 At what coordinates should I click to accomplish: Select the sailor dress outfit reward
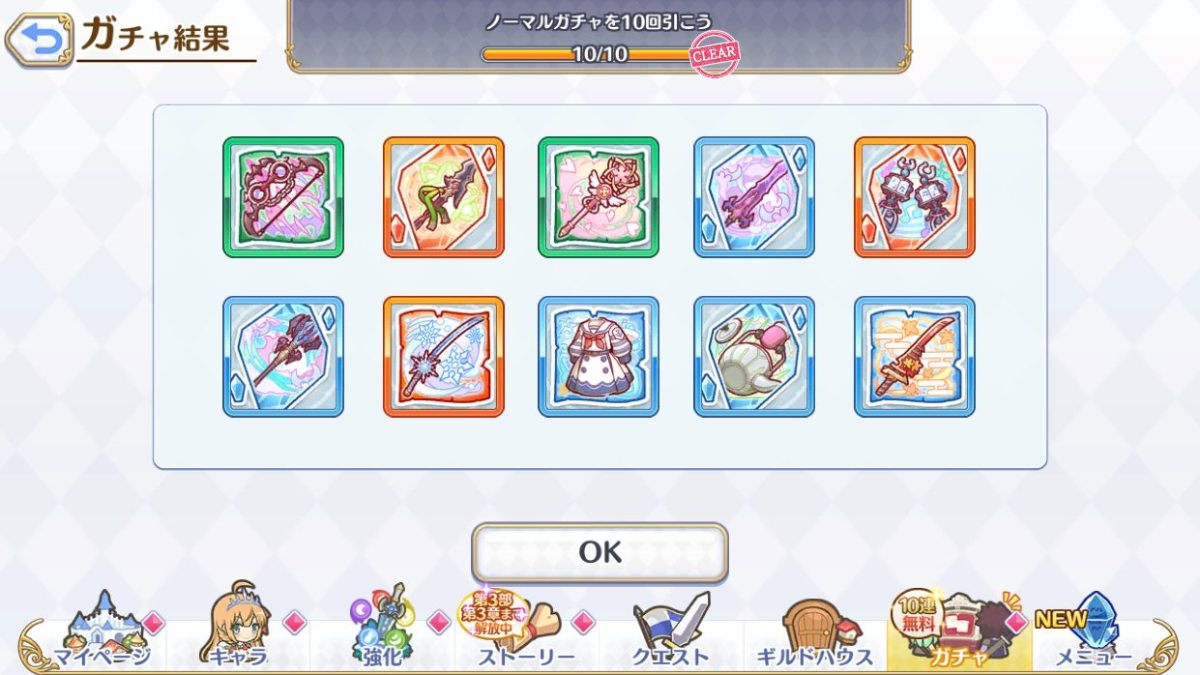[x=598, y=356]
